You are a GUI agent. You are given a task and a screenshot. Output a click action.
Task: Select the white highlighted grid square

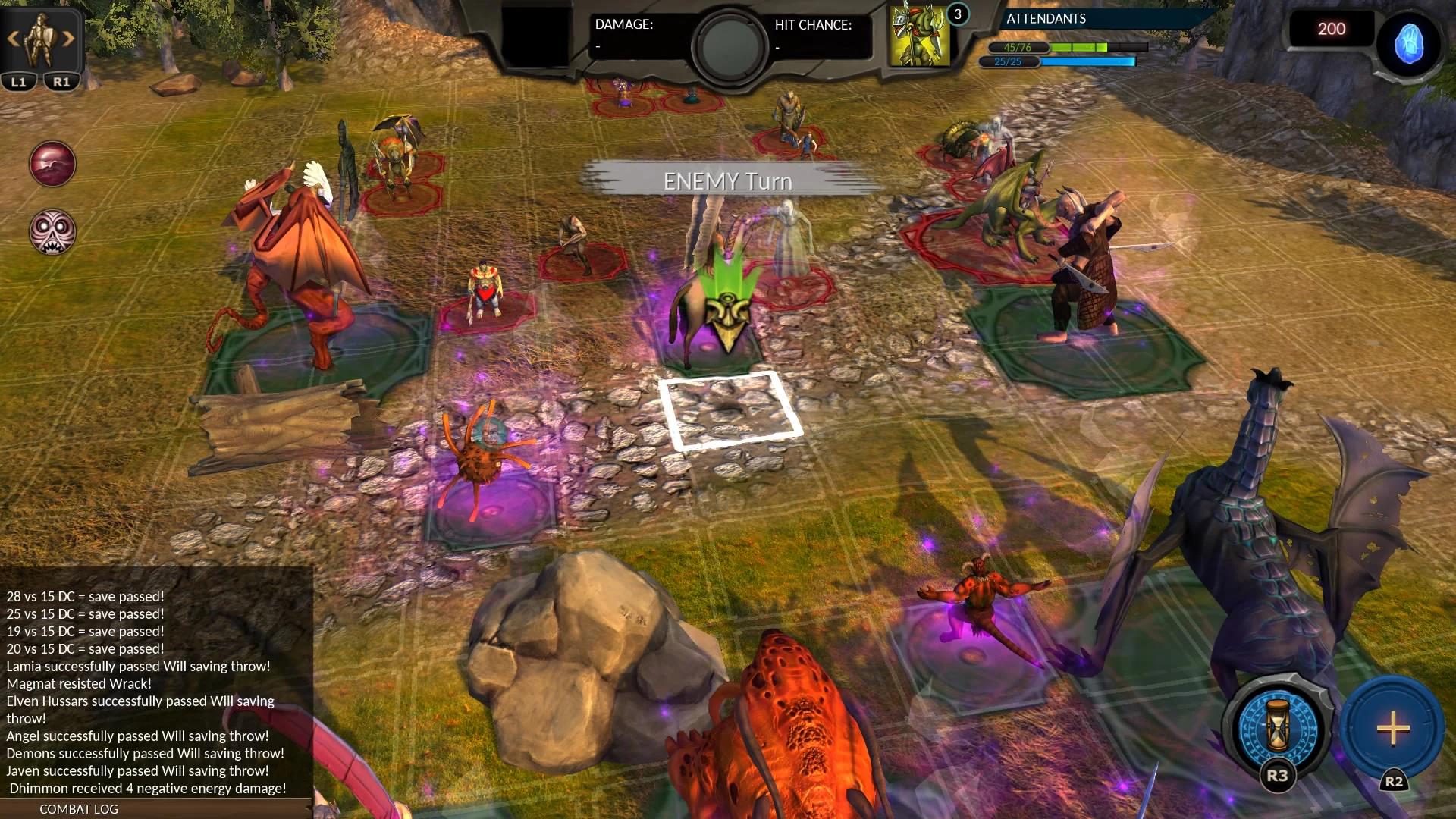point(730,410)
